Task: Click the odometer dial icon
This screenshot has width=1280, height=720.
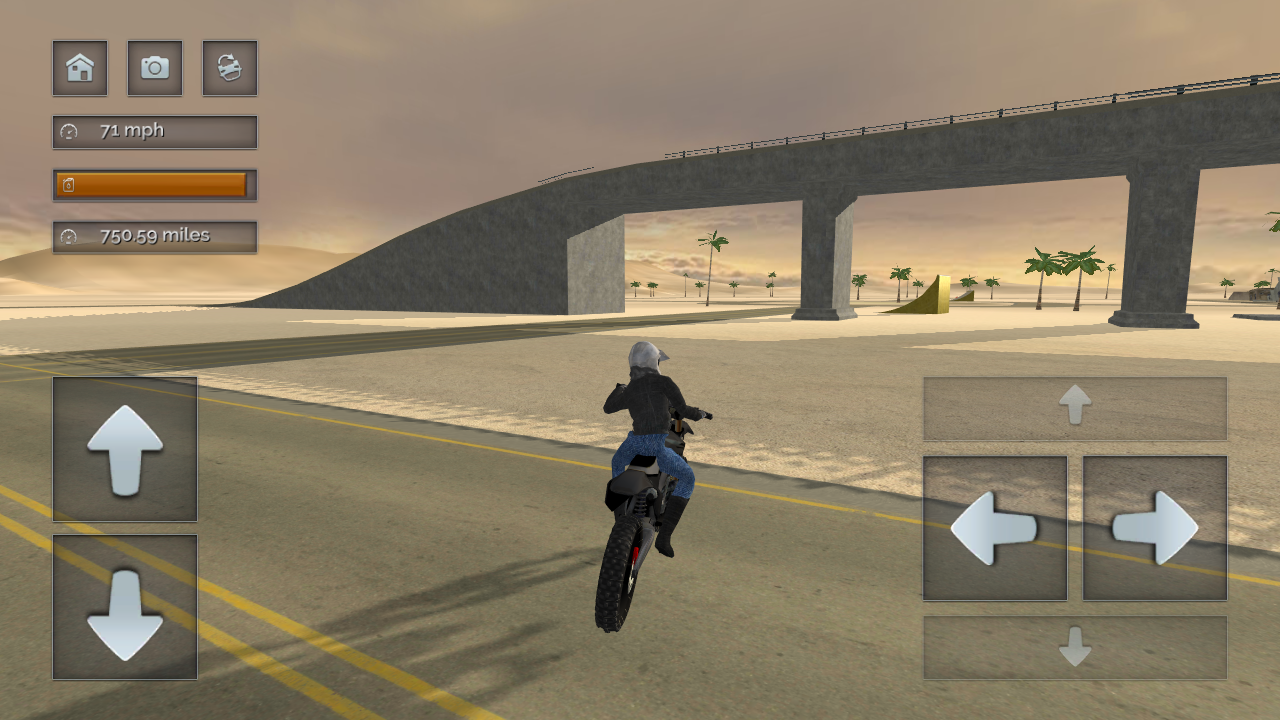Action: point(67,237)
